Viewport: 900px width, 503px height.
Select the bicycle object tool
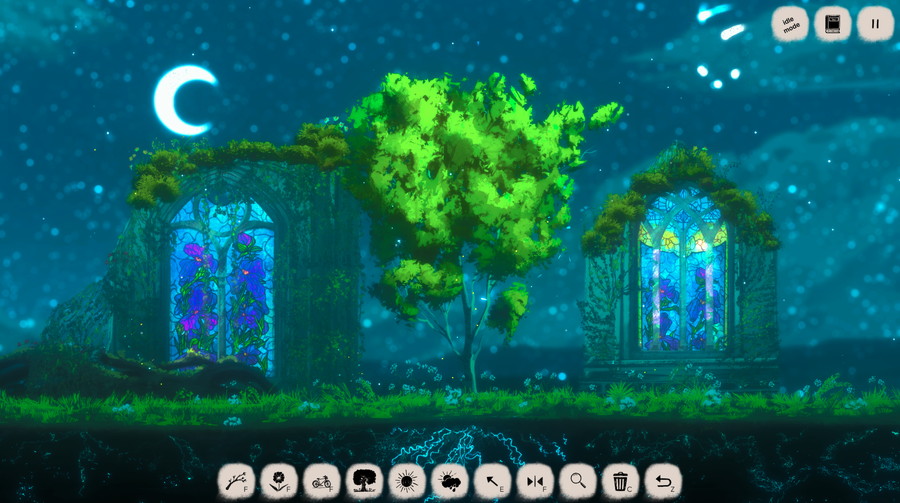tap(321, 481)
